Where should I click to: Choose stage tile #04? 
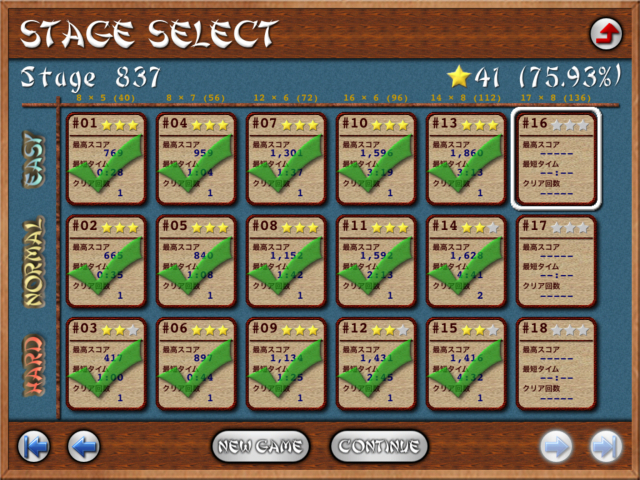pos(197,159)
